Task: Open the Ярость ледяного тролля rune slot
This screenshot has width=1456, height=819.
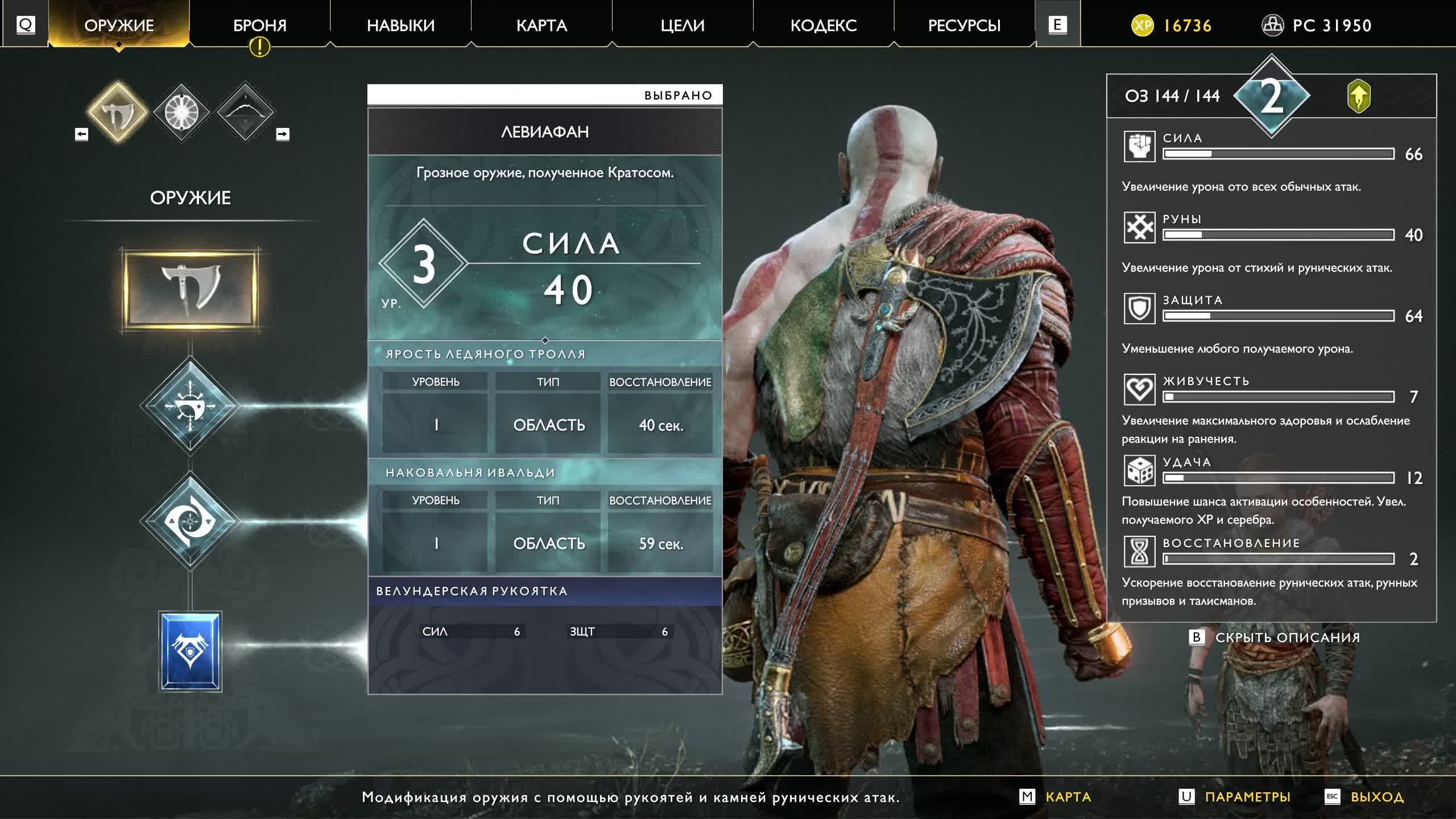Action: (191, 406)
